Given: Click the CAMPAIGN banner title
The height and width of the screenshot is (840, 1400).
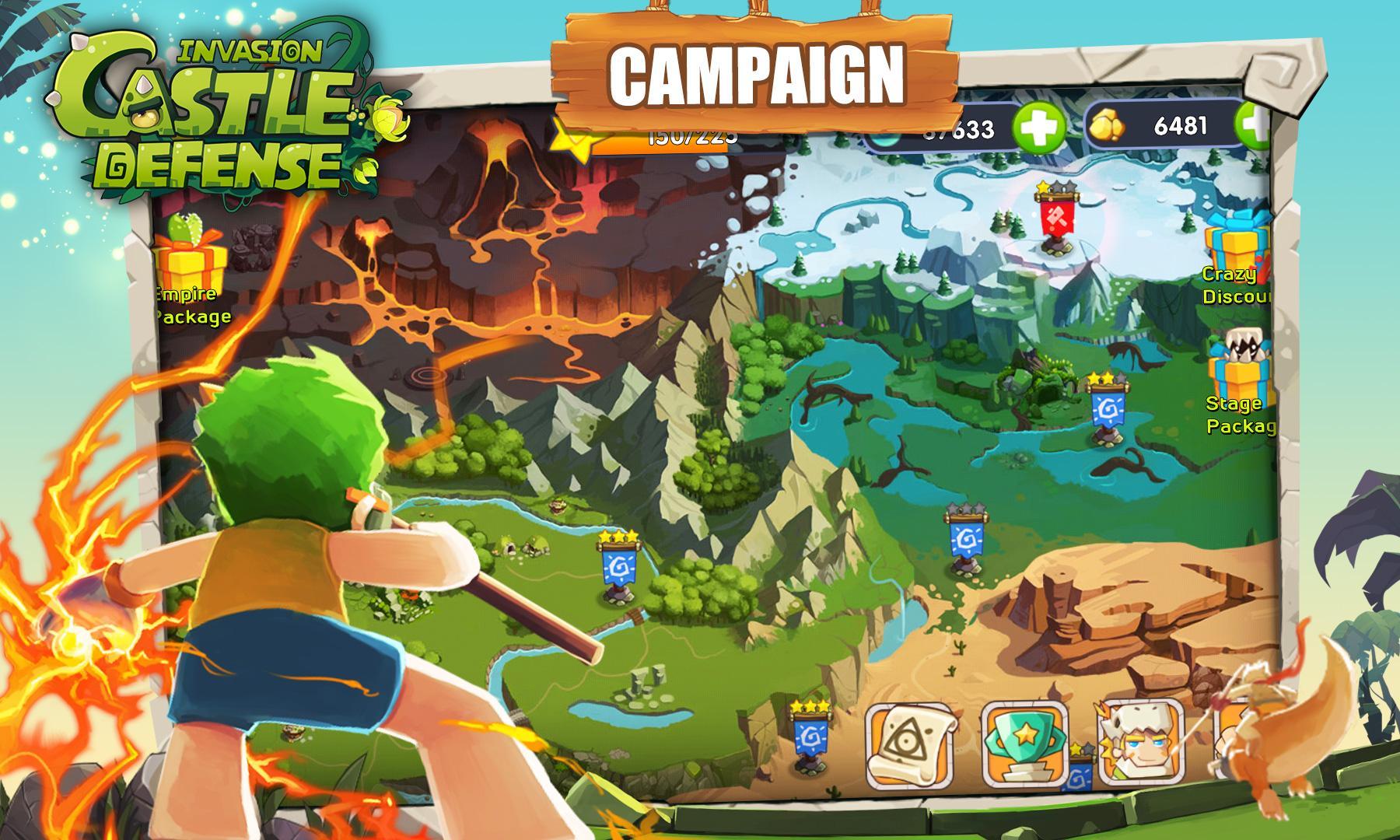Looking at the screenshot, I should tap(758, 74).
